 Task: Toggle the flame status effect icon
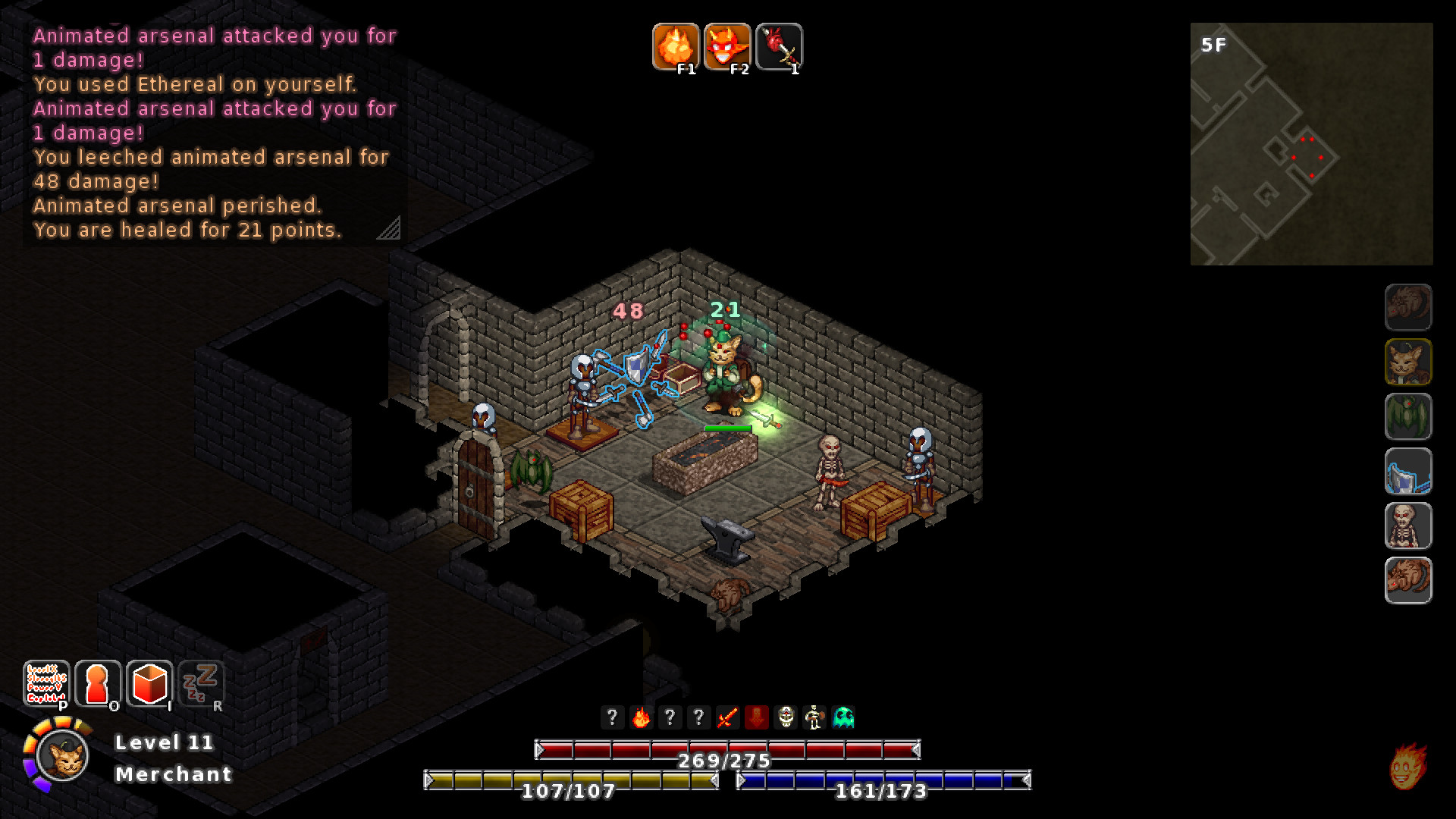(642, 717)
